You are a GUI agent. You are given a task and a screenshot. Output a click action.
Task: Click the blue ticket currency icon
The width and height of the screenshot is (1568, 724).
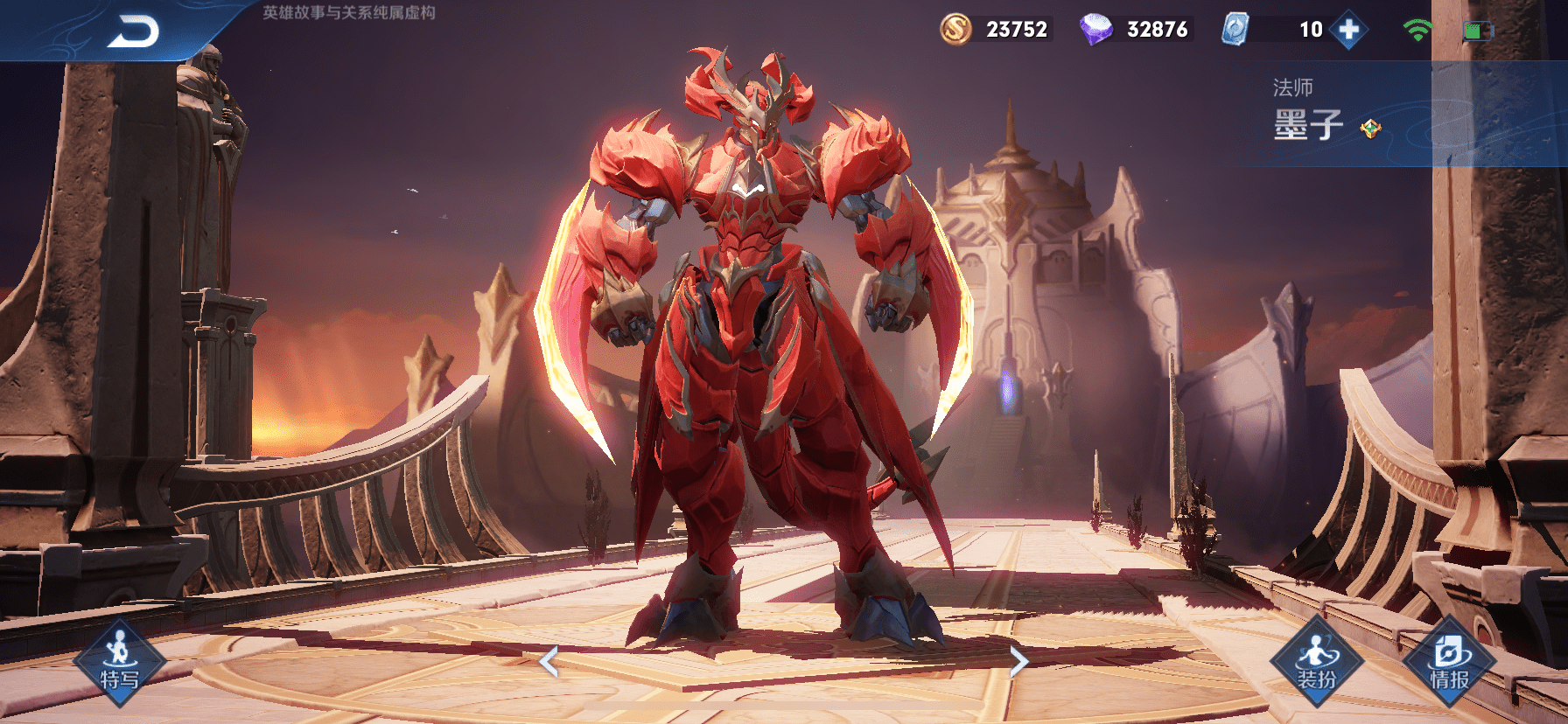pos(1235,30)
